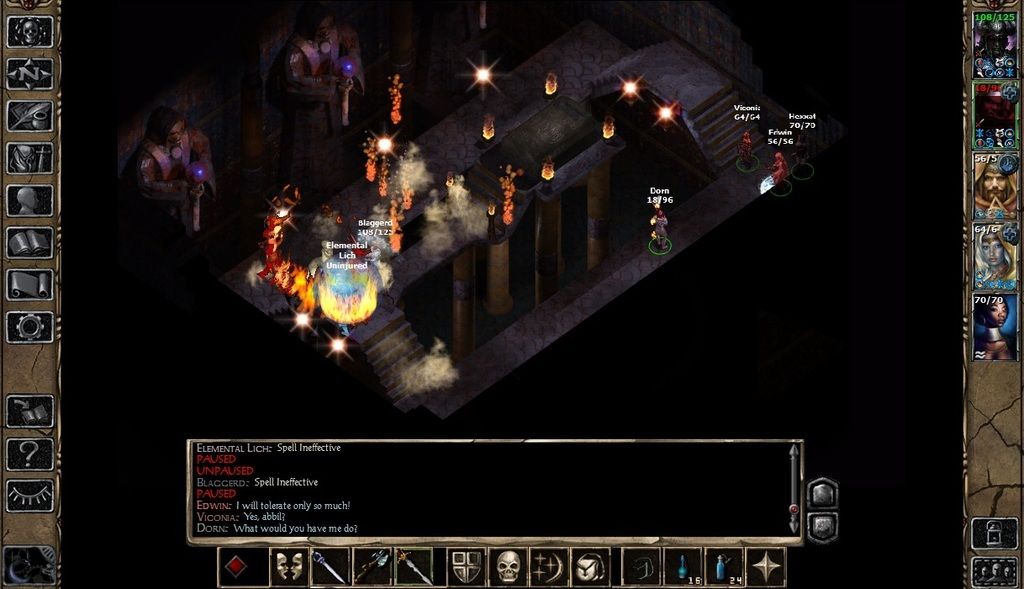Open the journal quill icon
Image resolution: width=1024 pixels, height=589 pixels.
coord(30,116)
